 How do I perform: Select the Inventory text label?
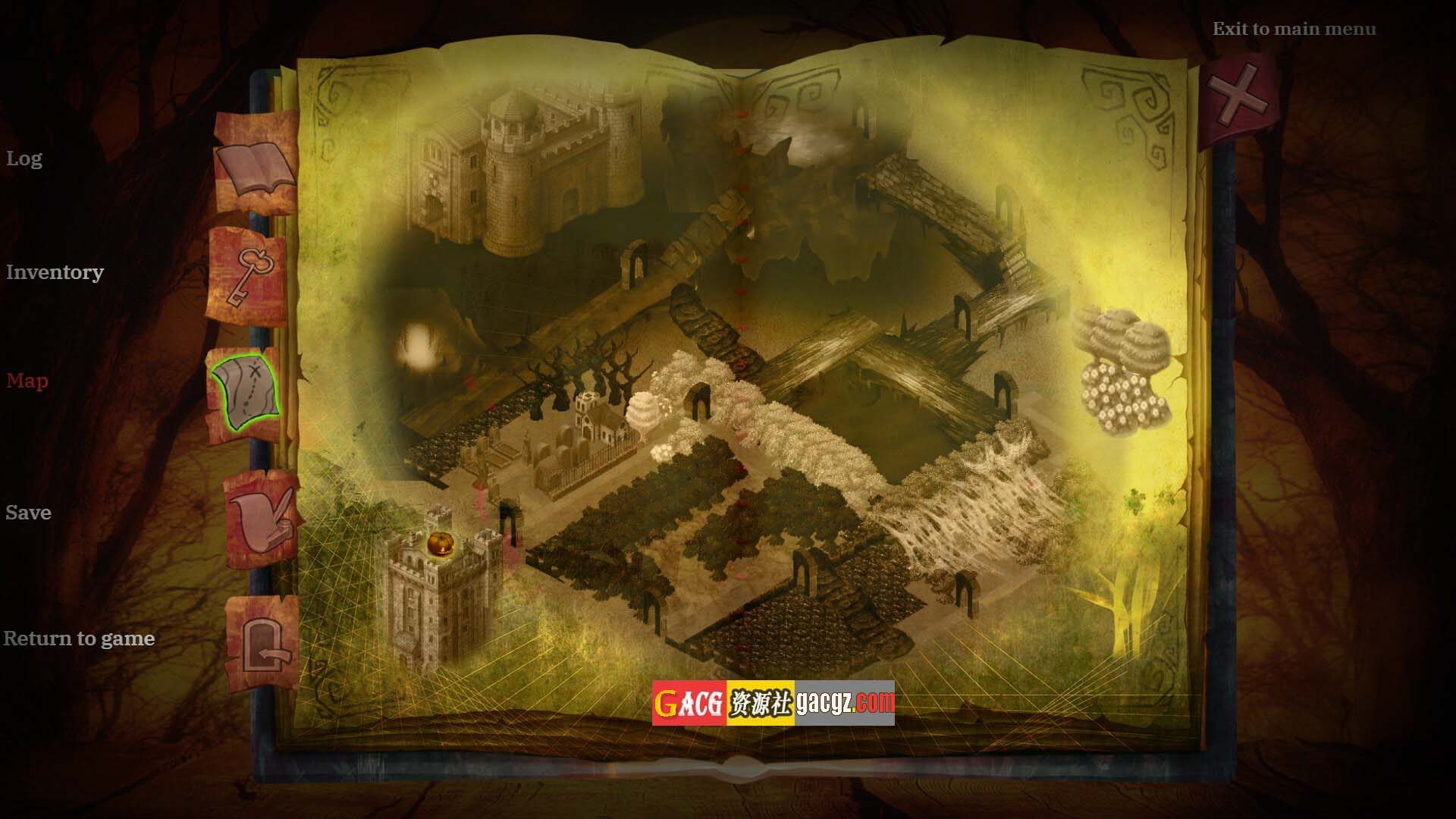[55, 272]
